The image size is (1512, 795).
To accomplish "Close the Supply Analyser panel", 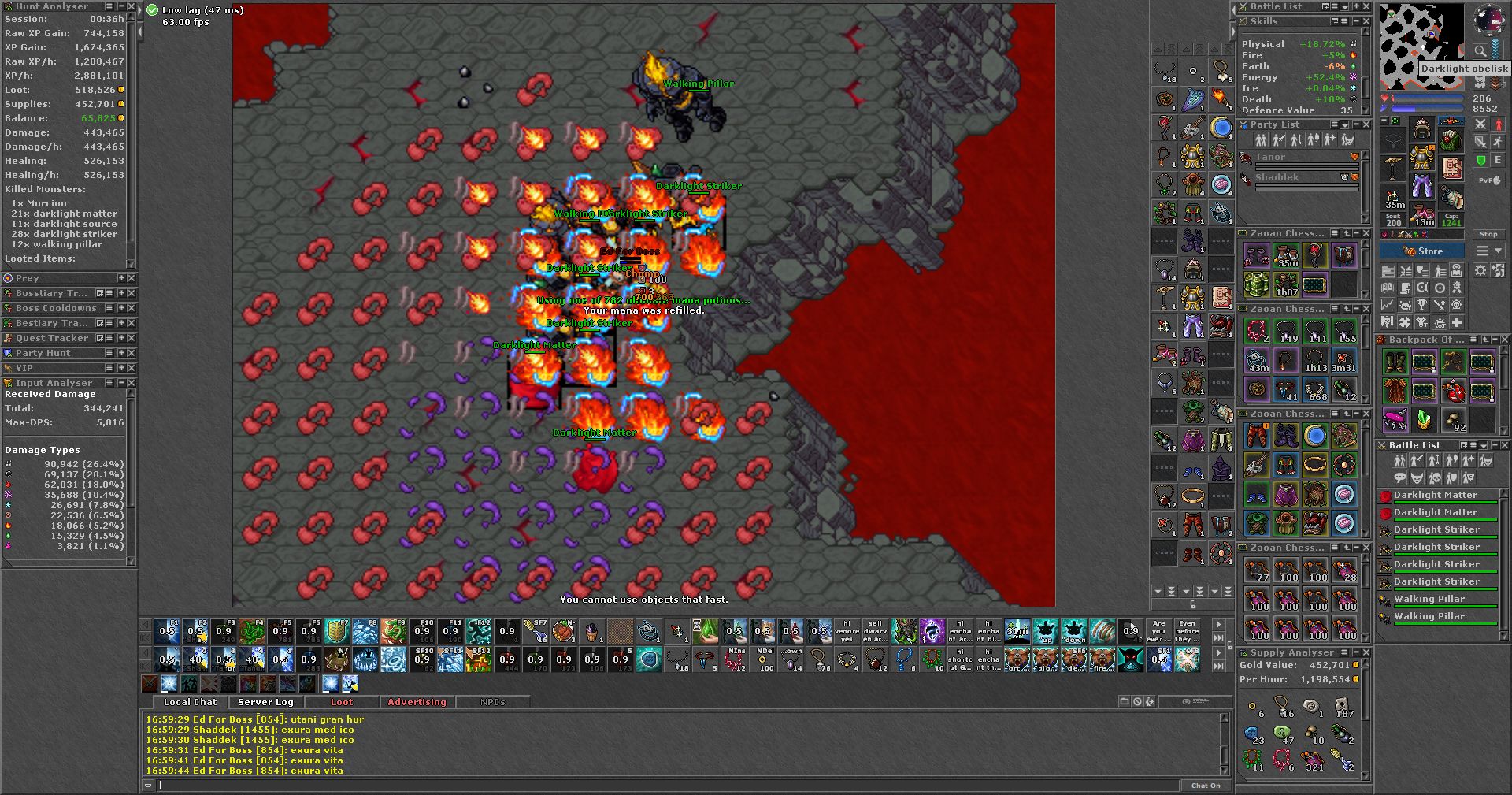I will 1366,652.
